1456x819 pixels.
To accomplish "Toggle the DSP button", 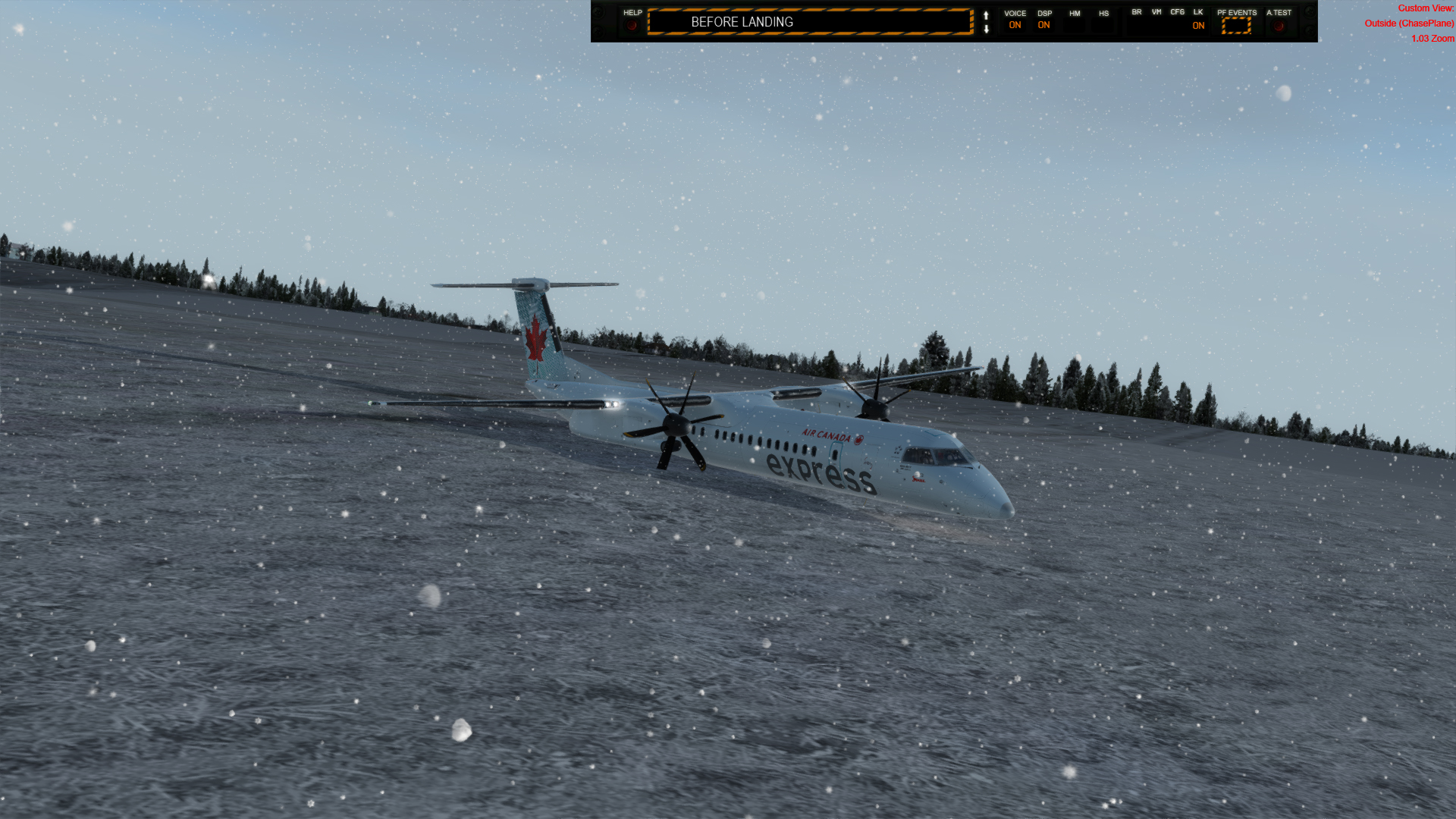I will (1044, 25).
